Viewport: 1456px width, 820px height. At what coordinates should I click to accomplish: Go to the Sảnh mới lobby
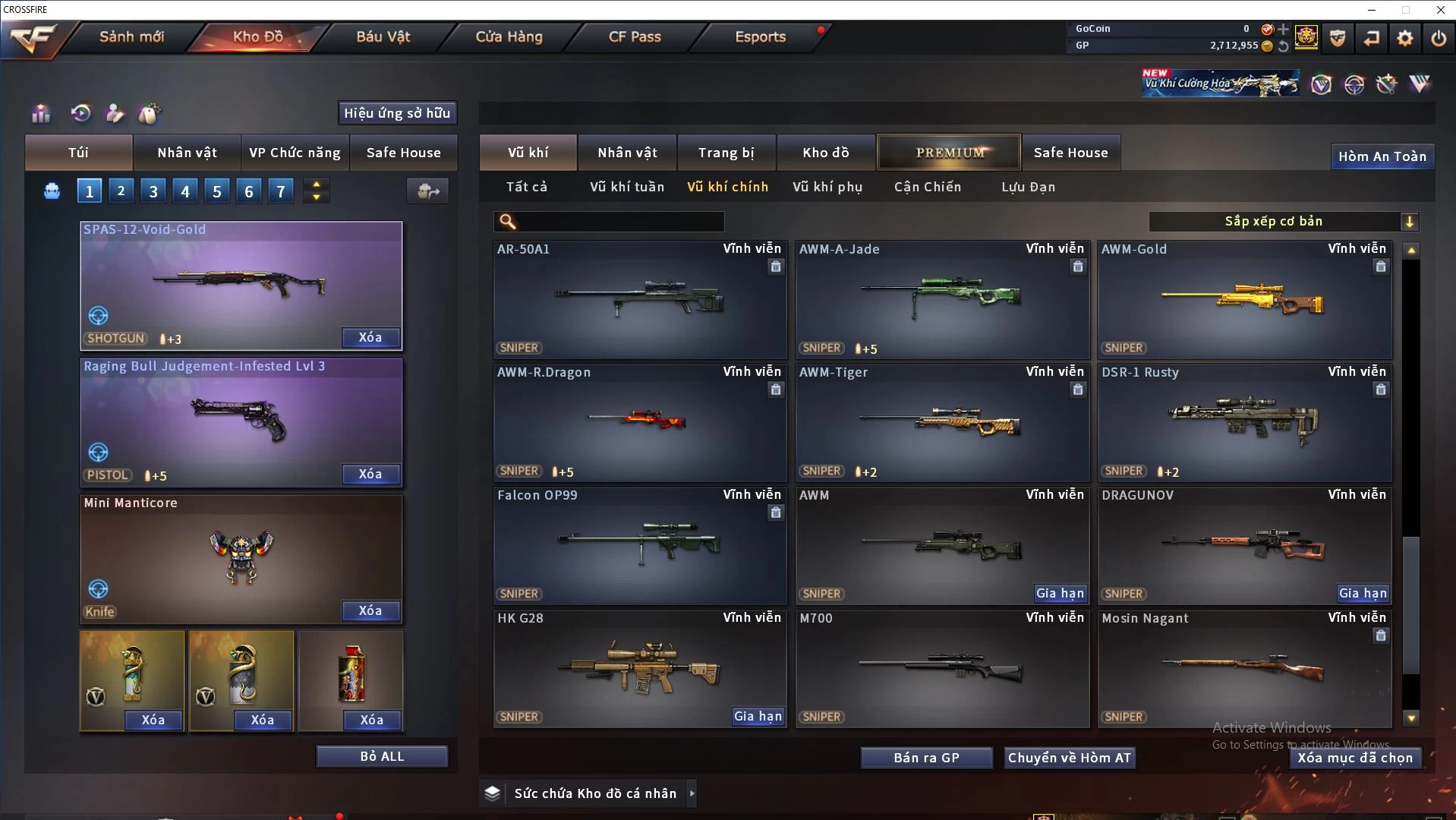click(131, 36)
